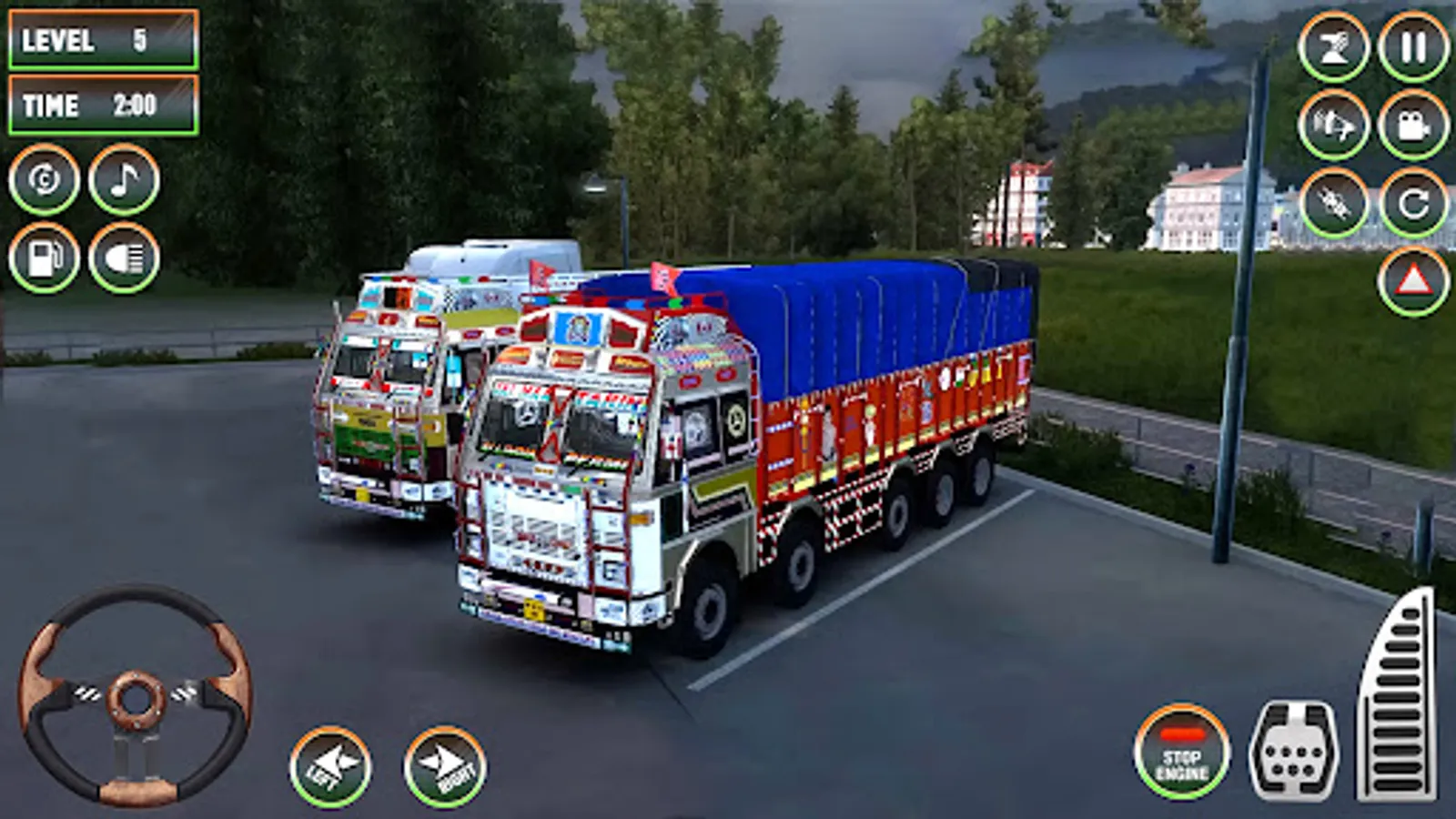1456x819 pixels.
Task: Toggle the music note icon
Action: pyautogui.click(x=122, y=180)
